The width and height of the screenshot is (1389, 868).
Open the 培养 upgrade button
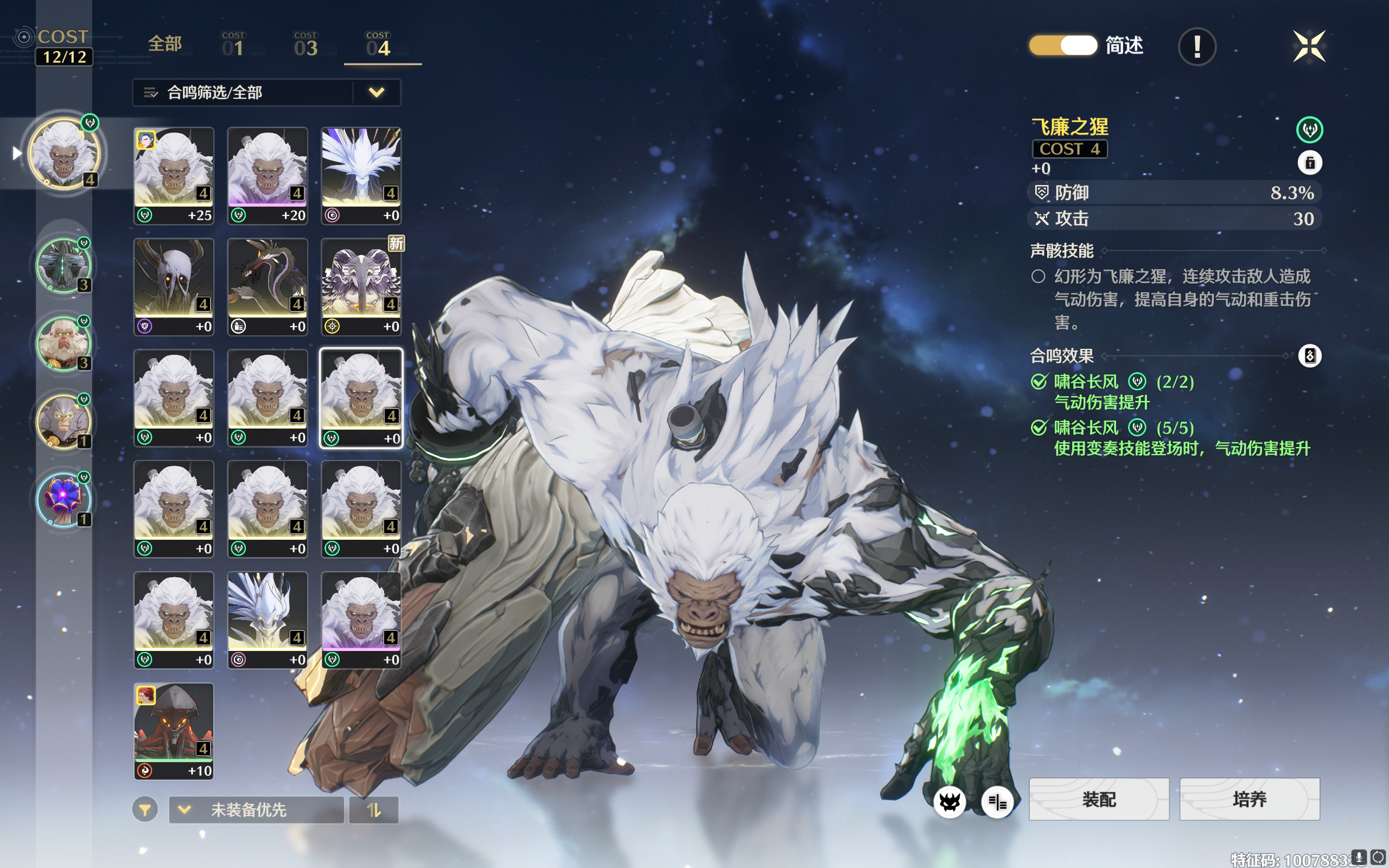(x=1250, y=799)
